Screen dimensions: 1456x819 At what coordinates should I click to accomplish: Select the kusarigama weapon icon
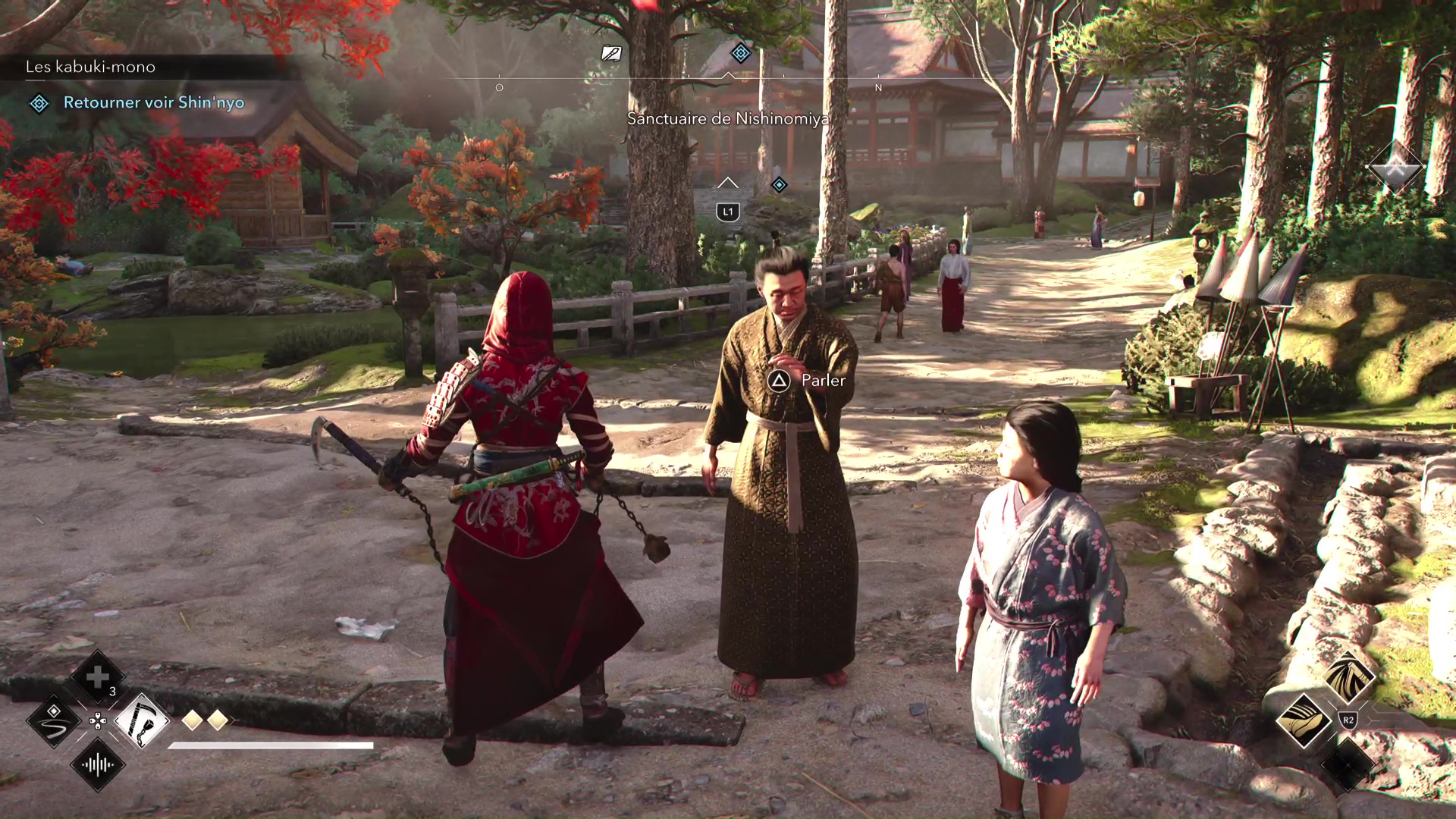pyautogui.click(x=143, y=722)
